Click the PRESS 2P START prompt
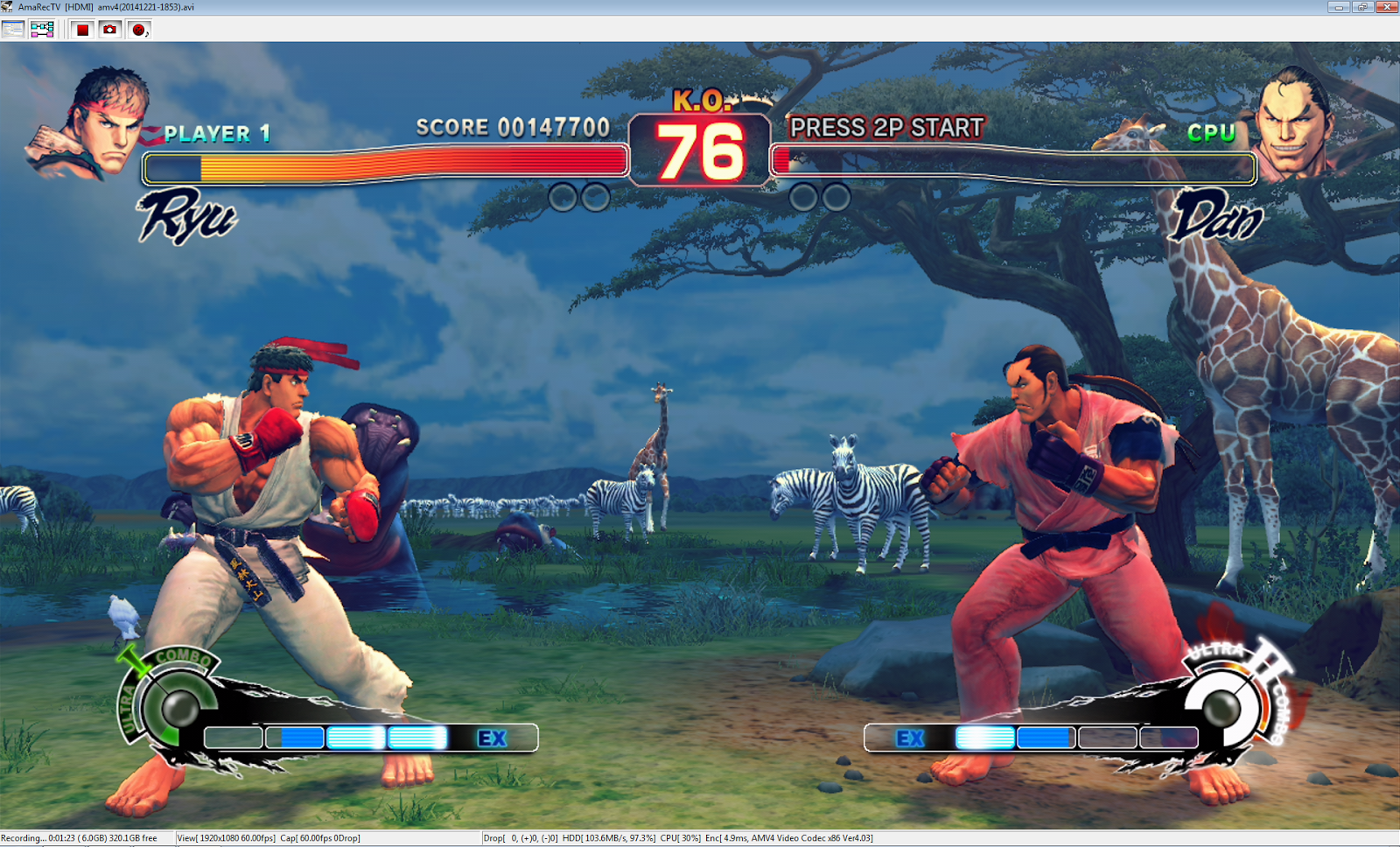 click(885, 129)
